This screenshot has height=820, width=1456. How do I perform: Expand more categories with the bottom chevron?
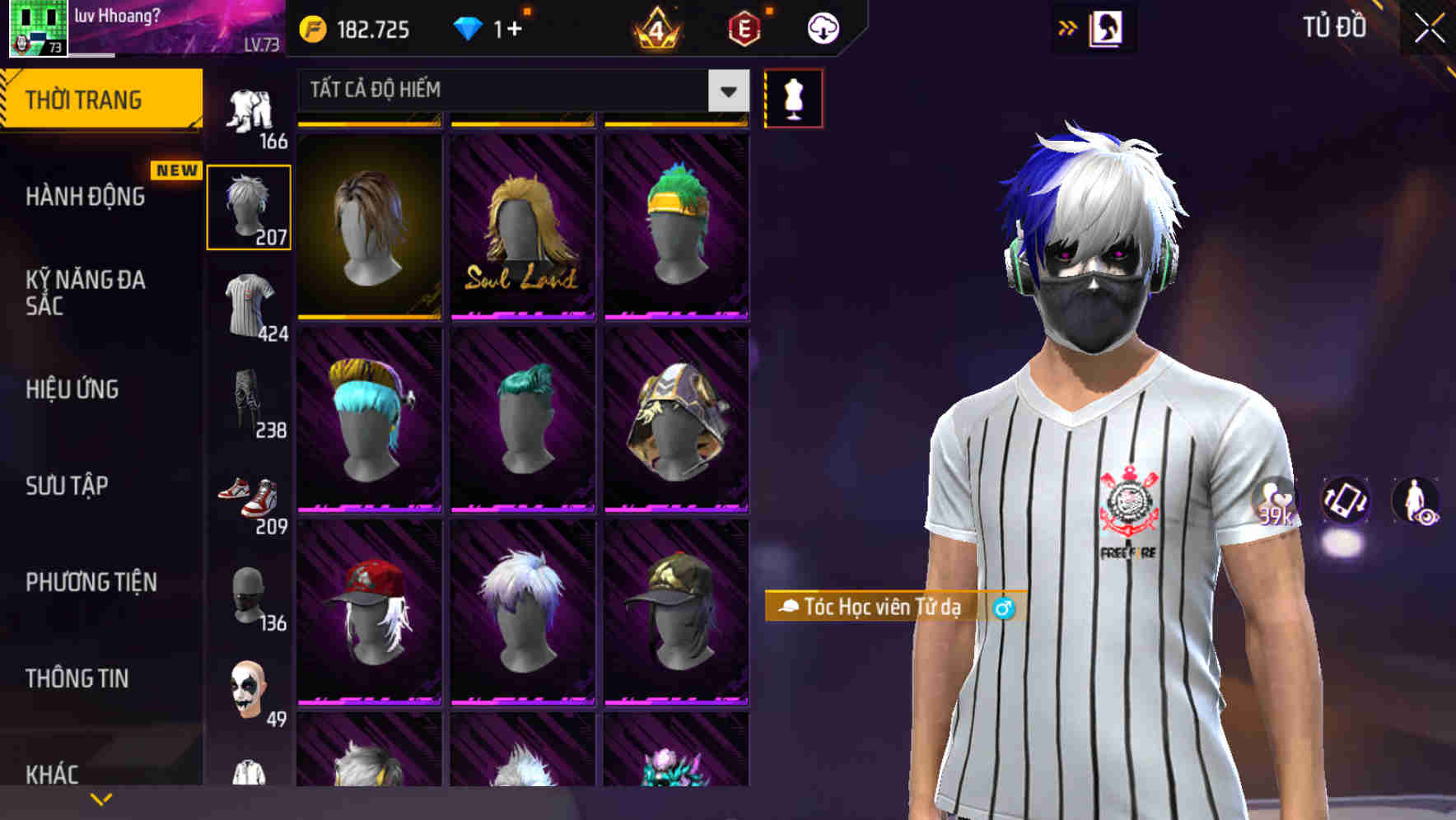tap(101, 799)
